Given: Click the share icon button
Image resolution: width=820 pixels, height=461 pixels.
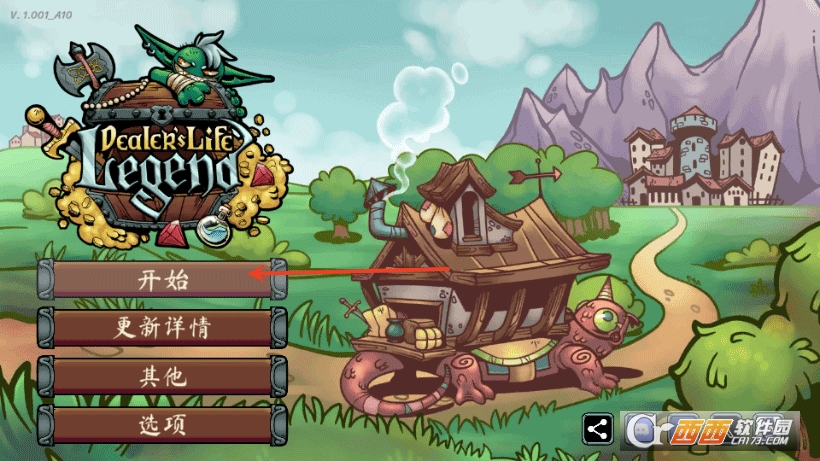Looking at the screenshot, I should click(598, 429).
